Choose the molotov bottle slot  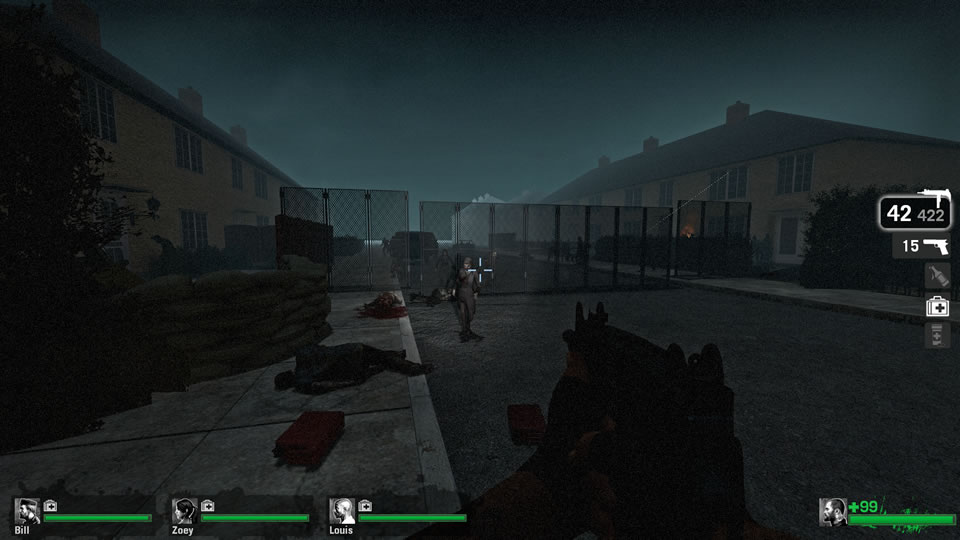point(937,276)
